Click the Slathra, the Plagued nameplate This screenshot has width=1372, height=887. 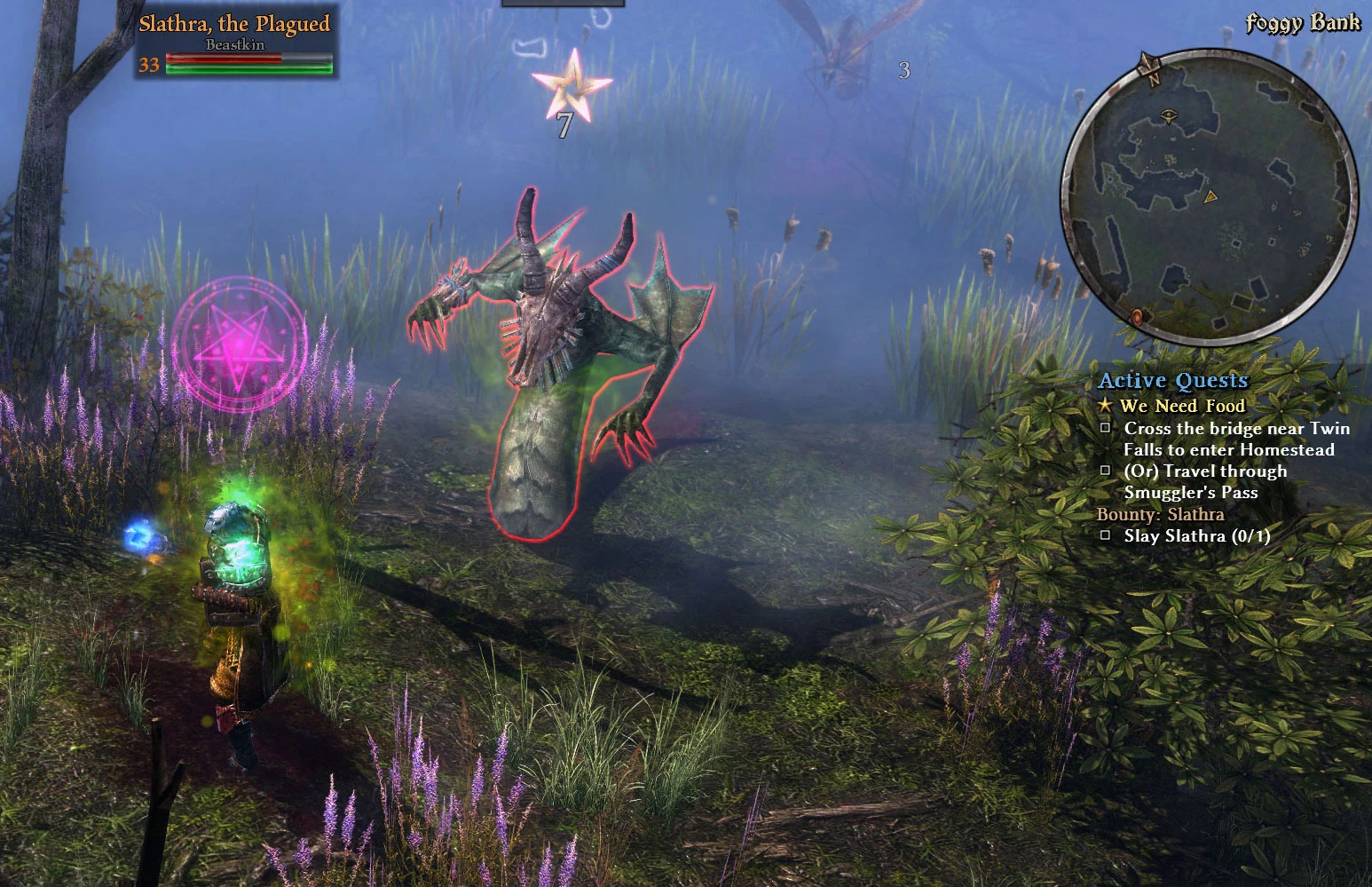pos(234,24)
